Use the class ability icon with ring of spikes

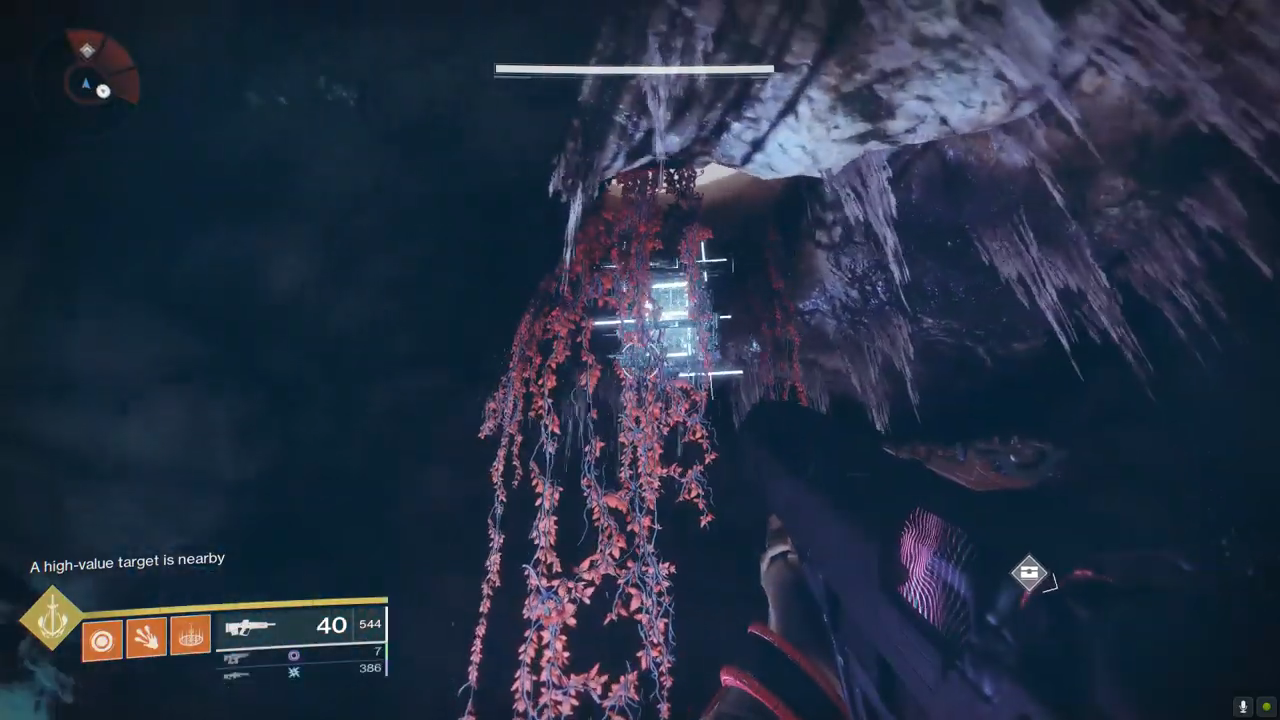(190, 635)
